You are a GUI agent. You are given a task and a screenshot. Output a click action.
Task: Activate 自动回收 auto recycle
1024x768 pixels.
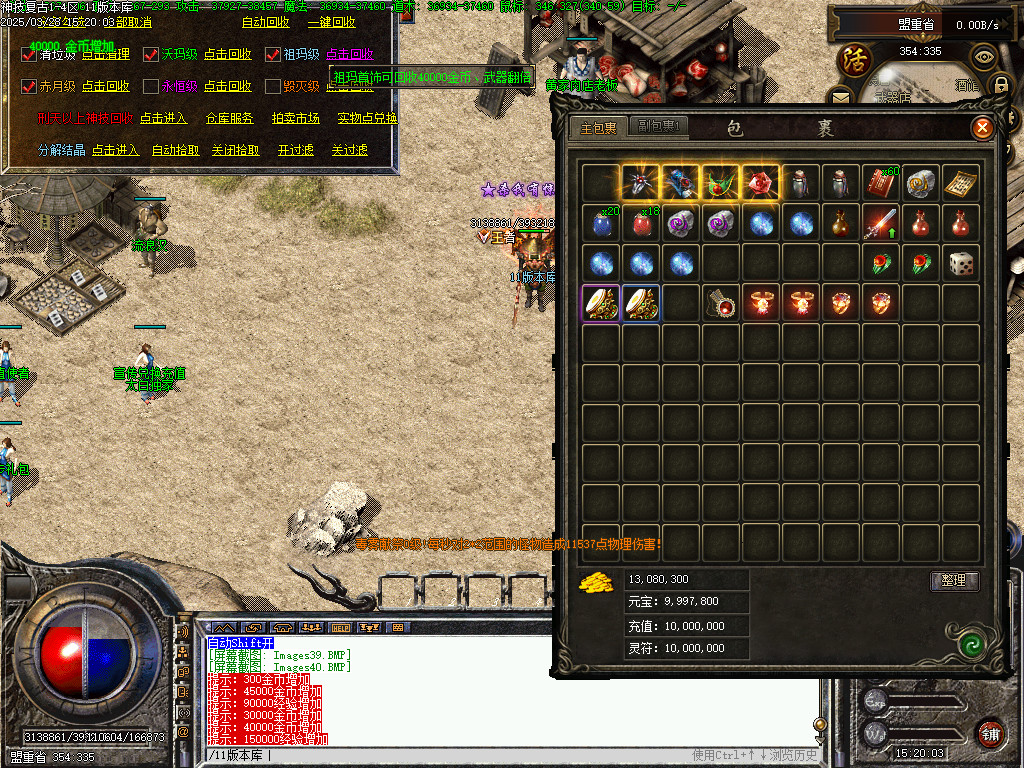pos(265,22)
